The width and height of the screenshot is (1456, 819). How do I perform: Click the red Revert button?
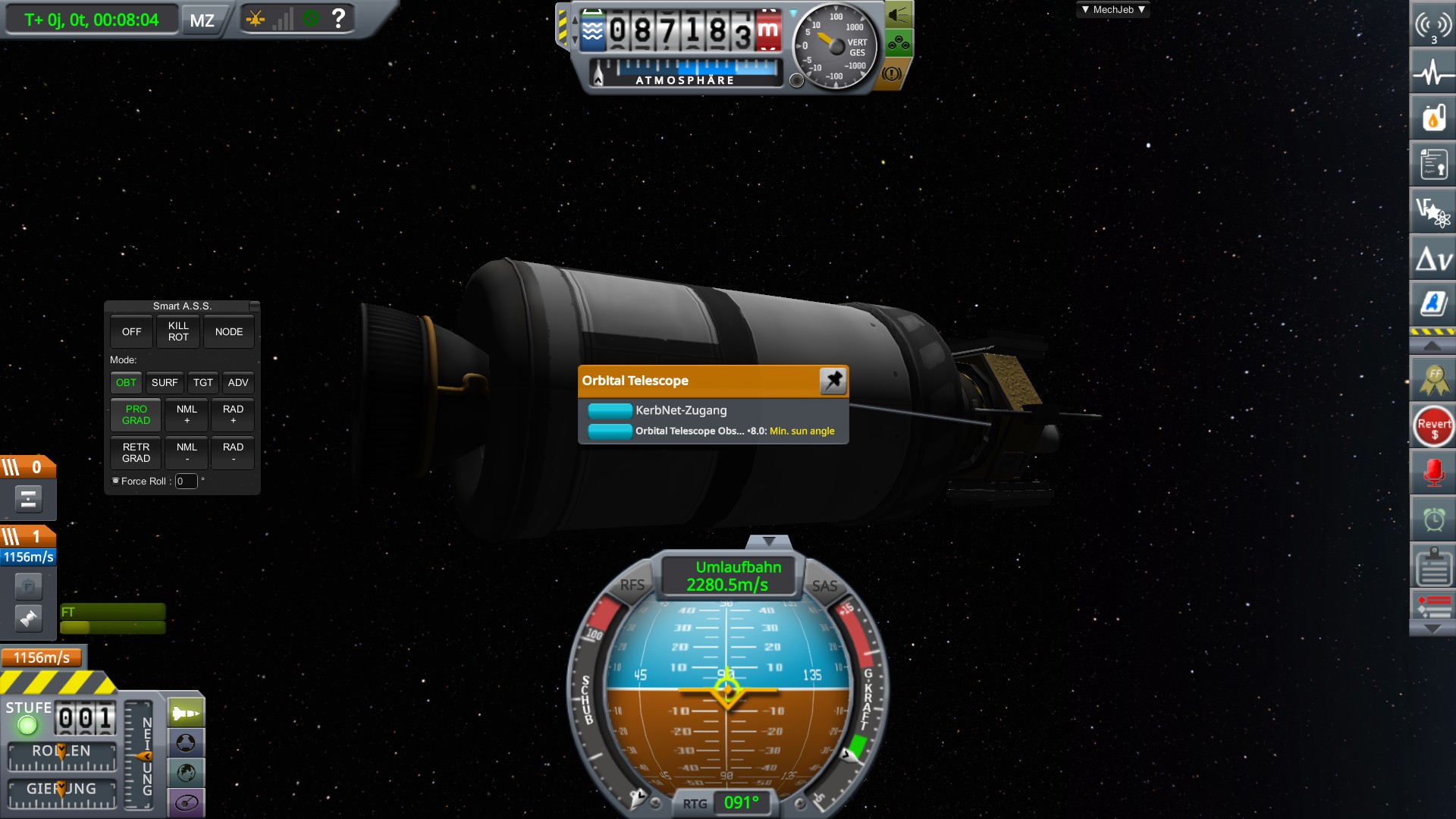pyautogui.click(x=1433, y=427)
